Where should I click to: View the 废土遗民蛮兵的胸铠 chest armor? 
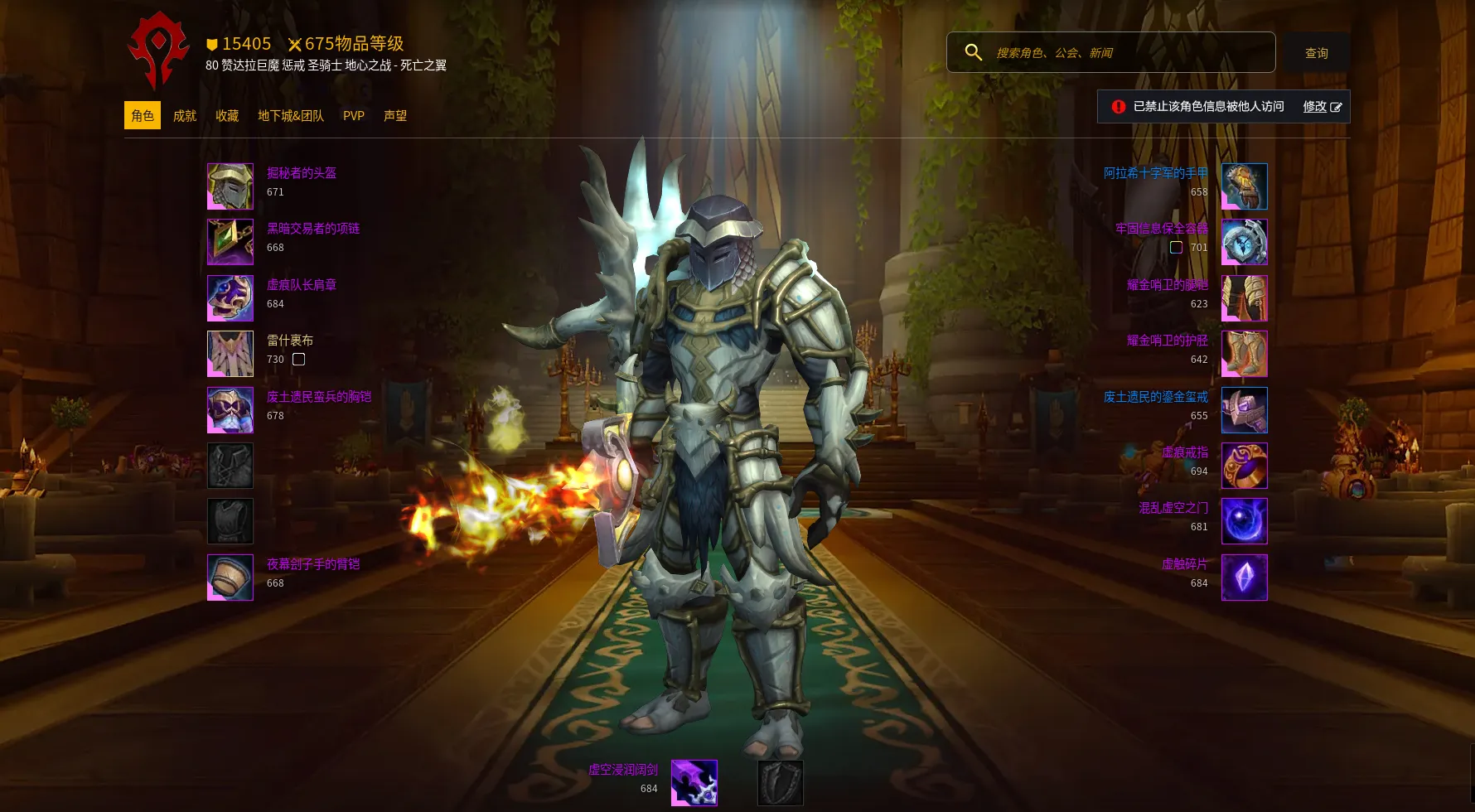tap(230, 410)
